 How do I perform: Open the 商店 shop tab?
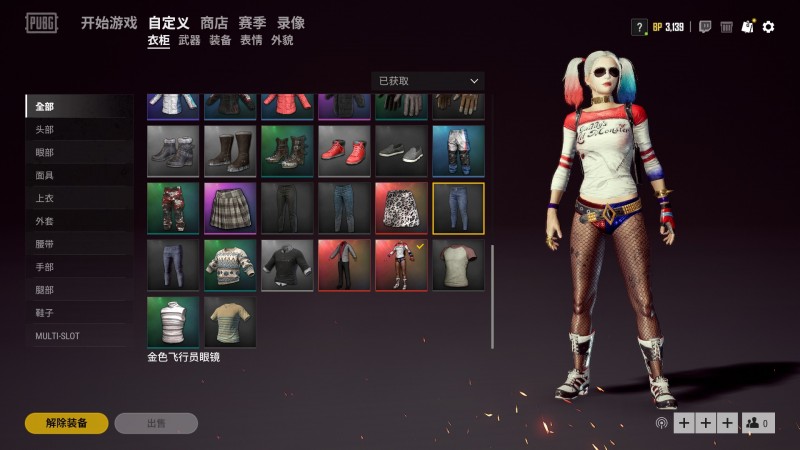click(x=214, y=23)
